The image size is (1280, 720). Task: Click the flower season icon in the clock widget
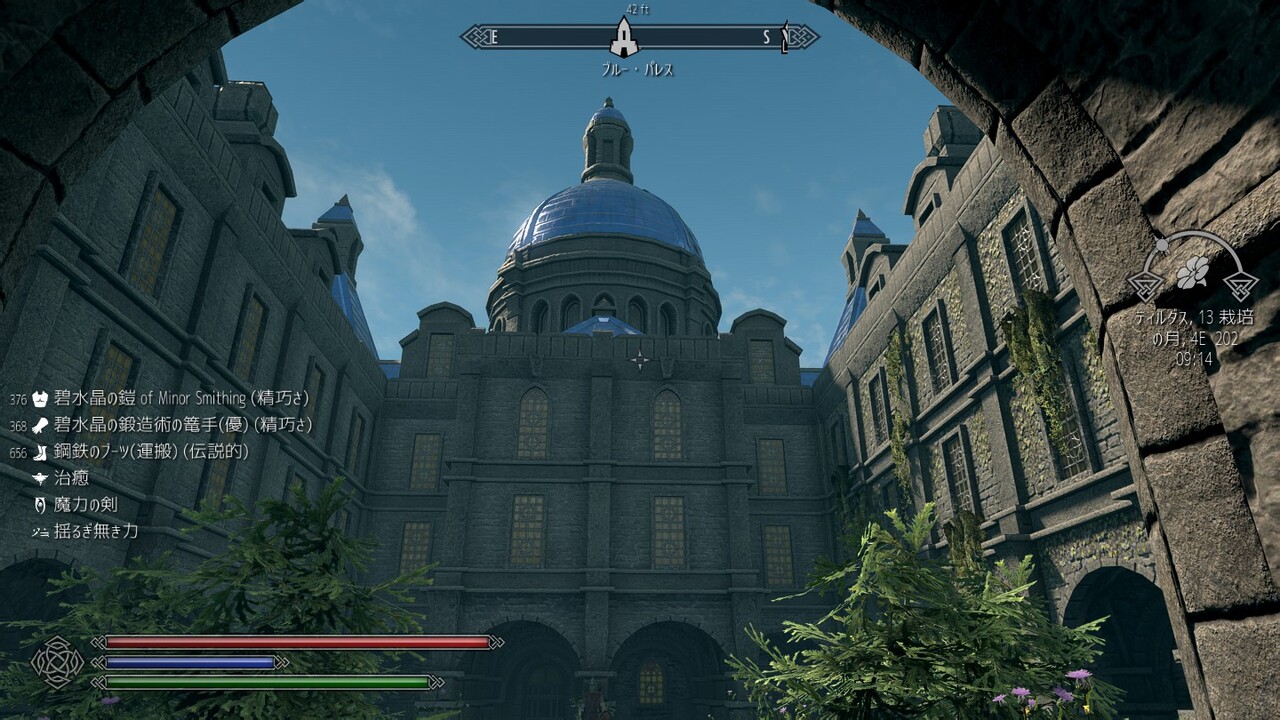coord(1192,270)
